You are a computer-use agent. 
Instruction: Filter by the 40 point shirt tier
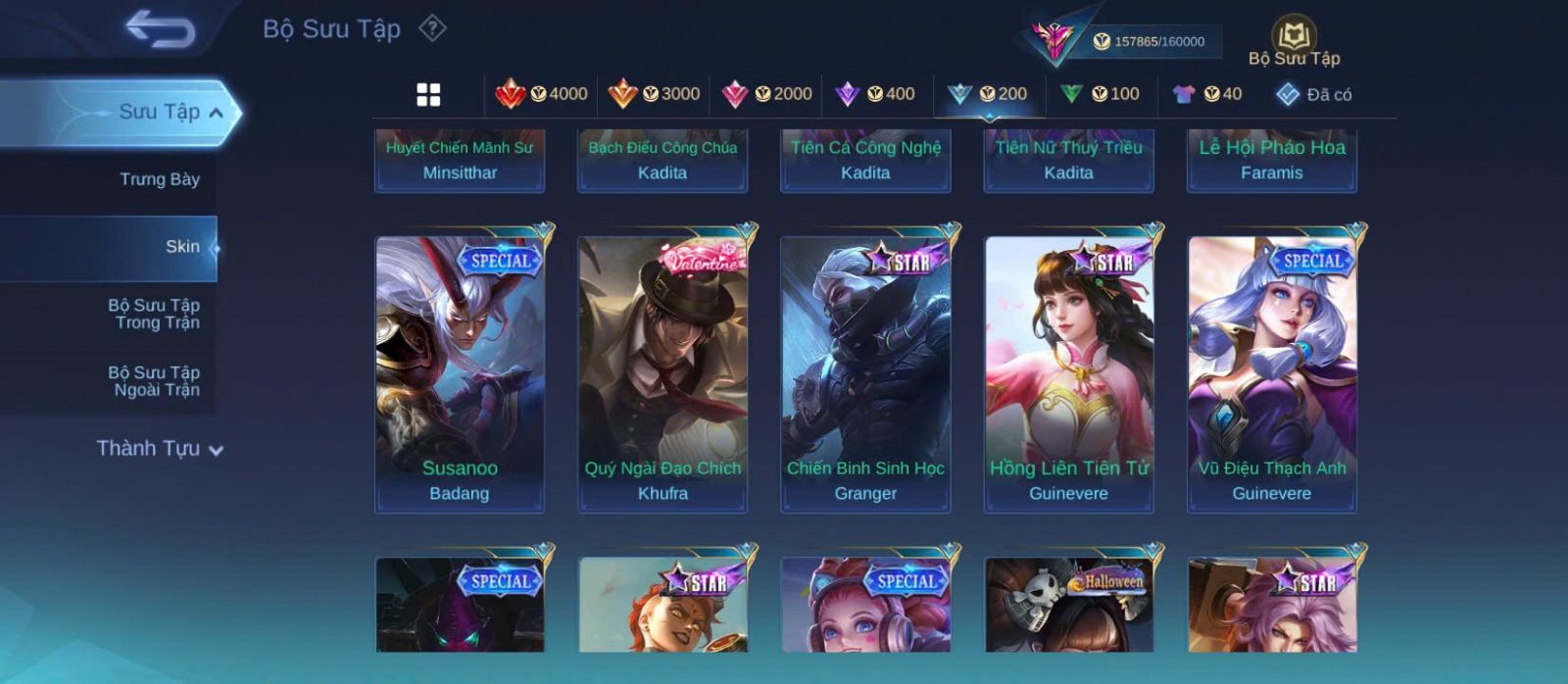pyautogui.click(x=1207, y=94)
